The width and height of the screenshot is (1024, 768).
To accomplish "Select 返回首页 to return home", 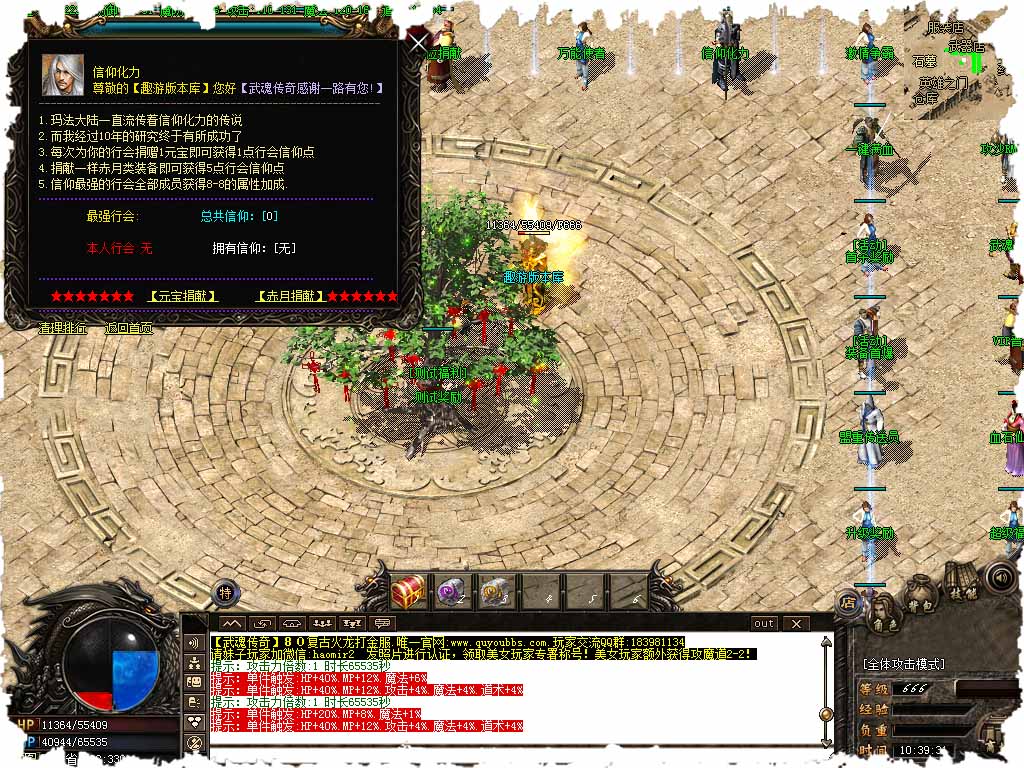I will coord(129,328).
